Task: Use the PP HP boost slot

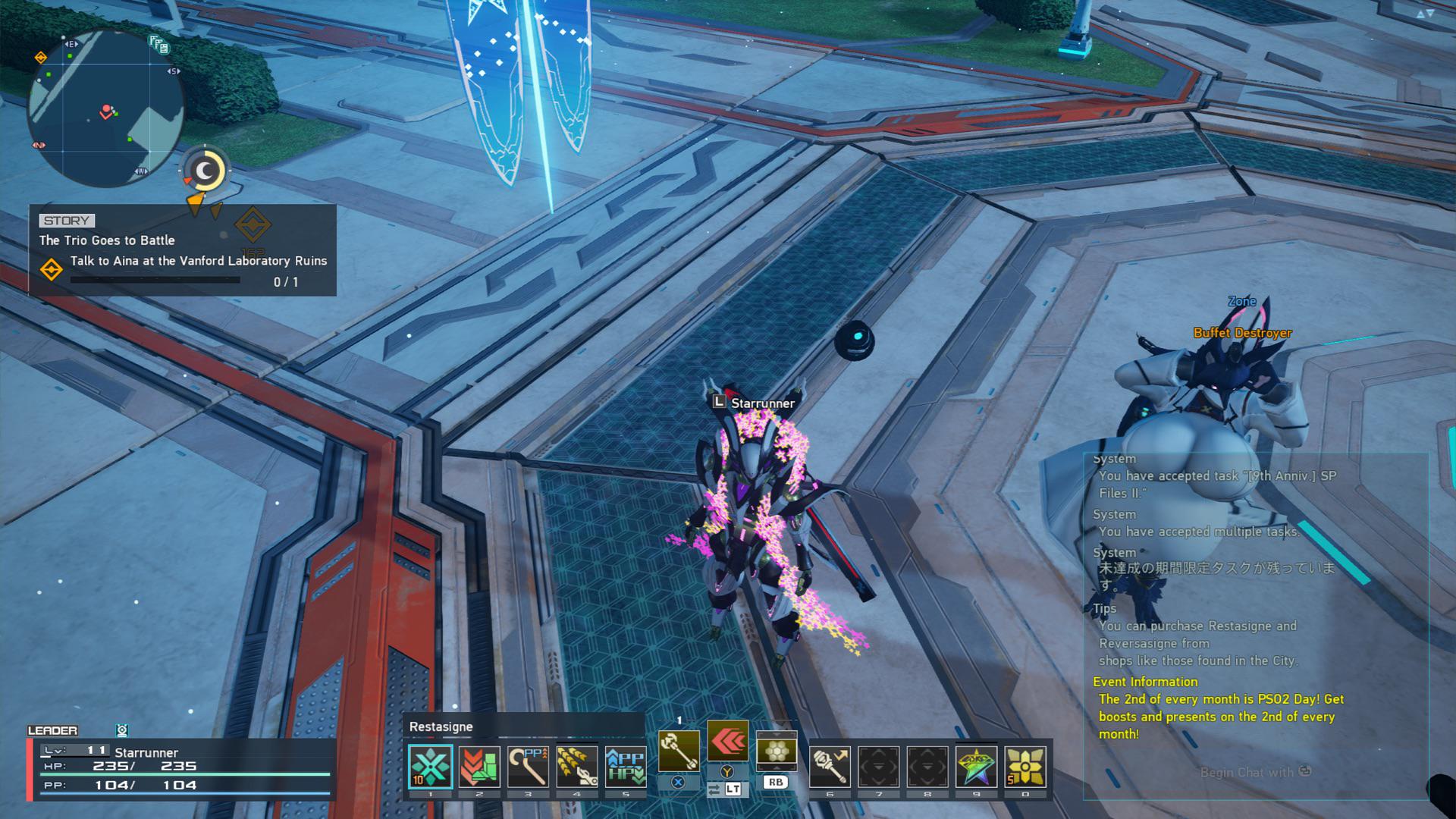Action: (x=626, y=767)
